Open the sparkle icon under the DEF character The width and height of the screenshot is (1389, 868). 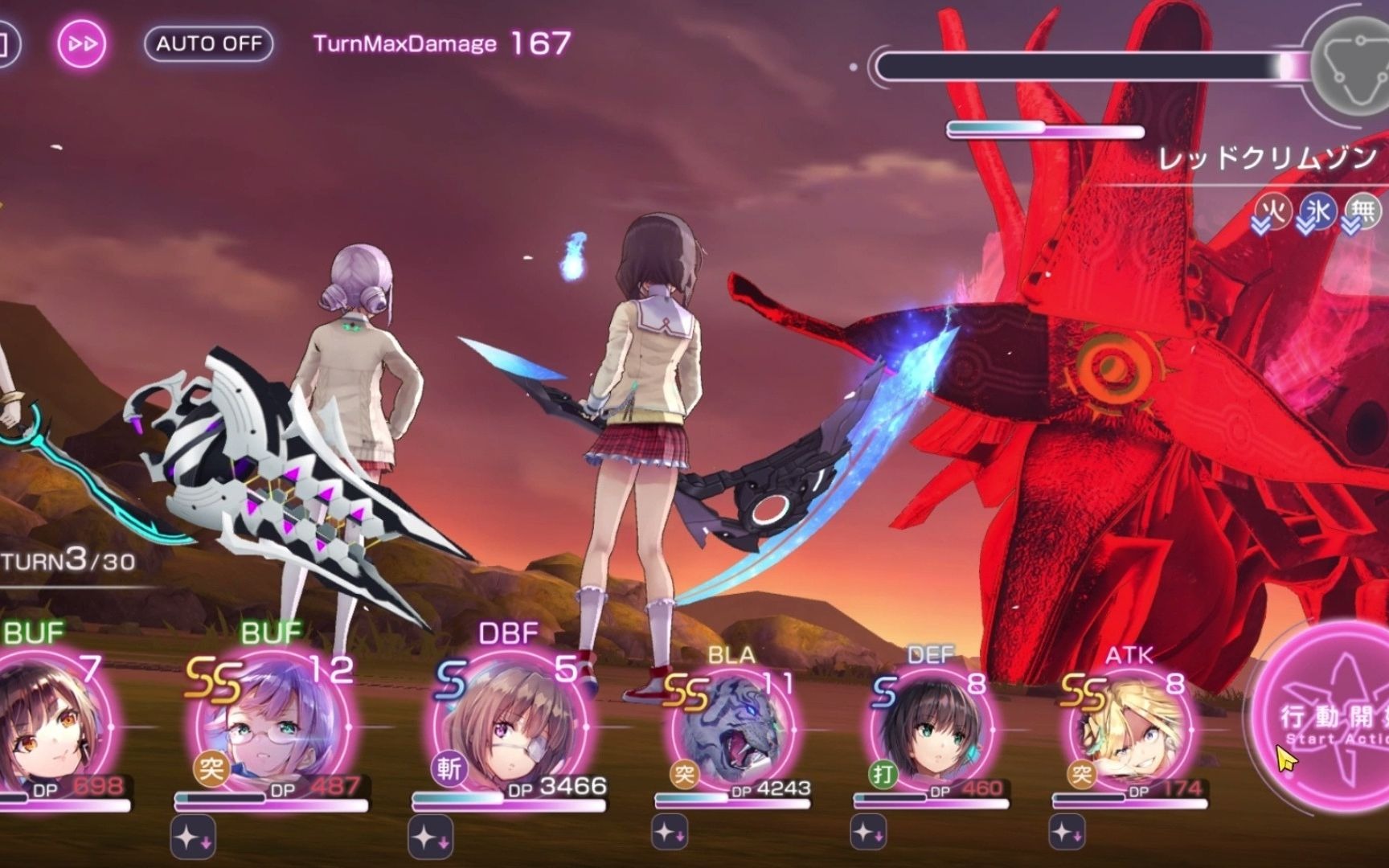point(868,833)
